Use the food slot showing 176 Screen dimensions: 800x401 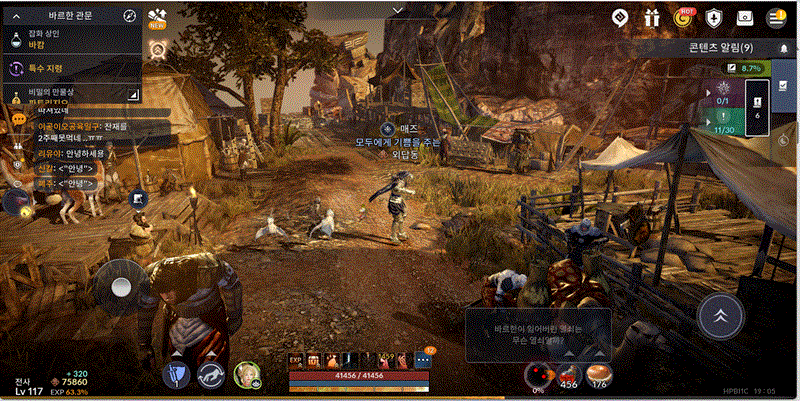(x=600, y=374)
